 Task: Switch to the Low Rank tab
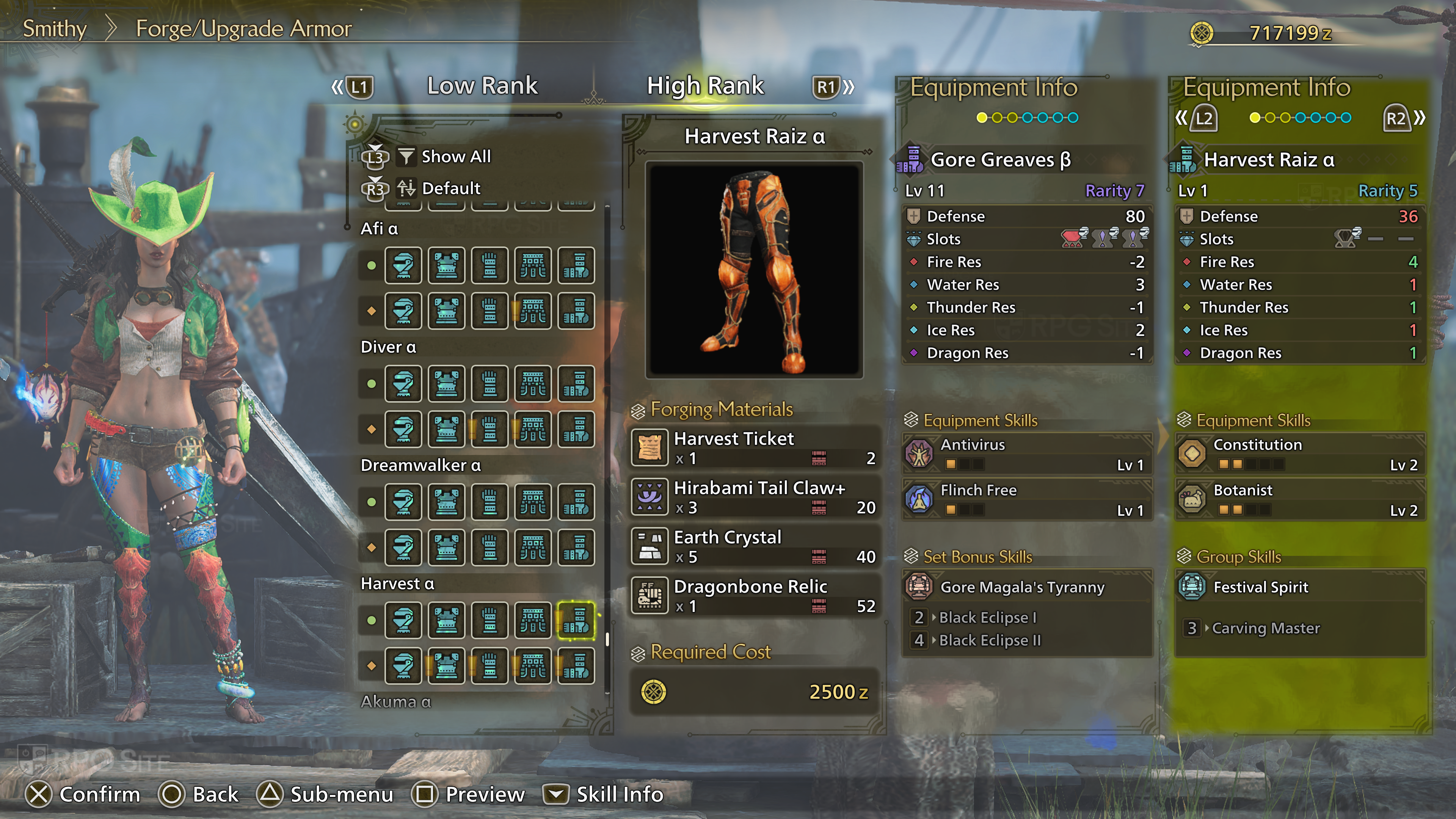482,86
